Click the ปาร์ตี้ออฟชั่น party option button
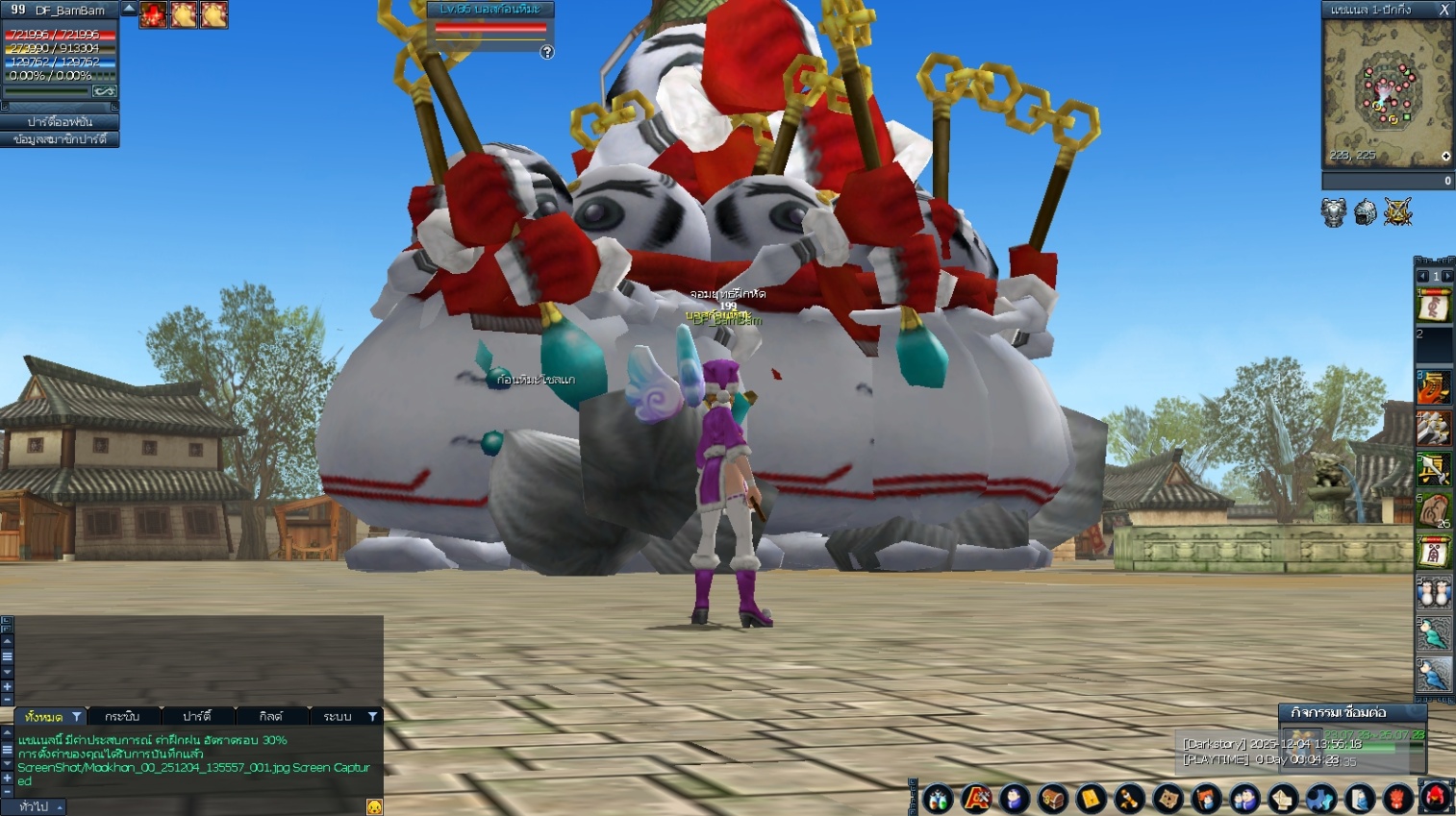The image size is (1456, 816). click(x=60, y=122)
